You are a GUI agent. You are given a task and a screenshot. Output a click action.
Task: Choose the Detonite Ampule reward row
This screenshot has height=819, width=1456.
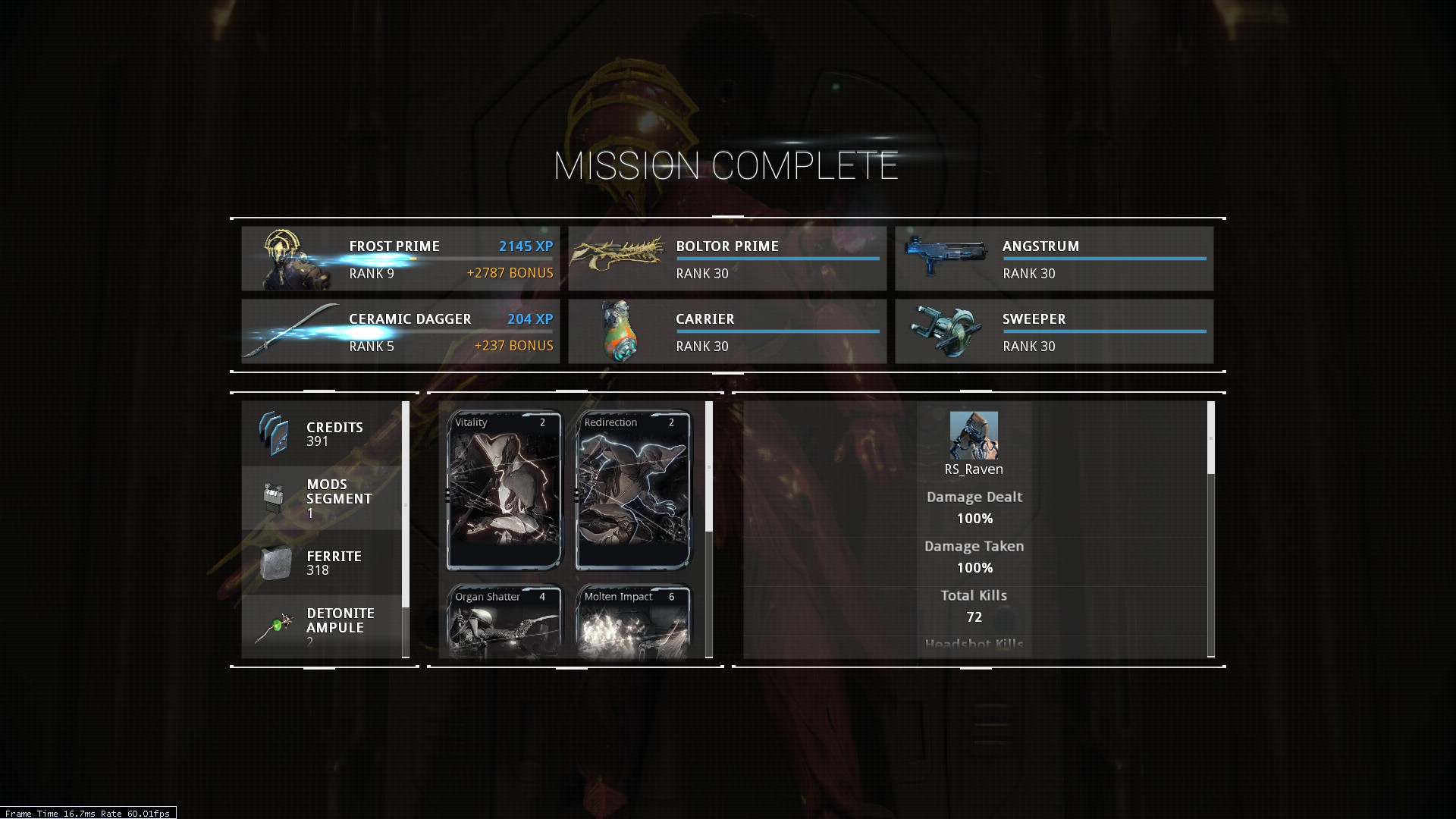coord(322,626)
